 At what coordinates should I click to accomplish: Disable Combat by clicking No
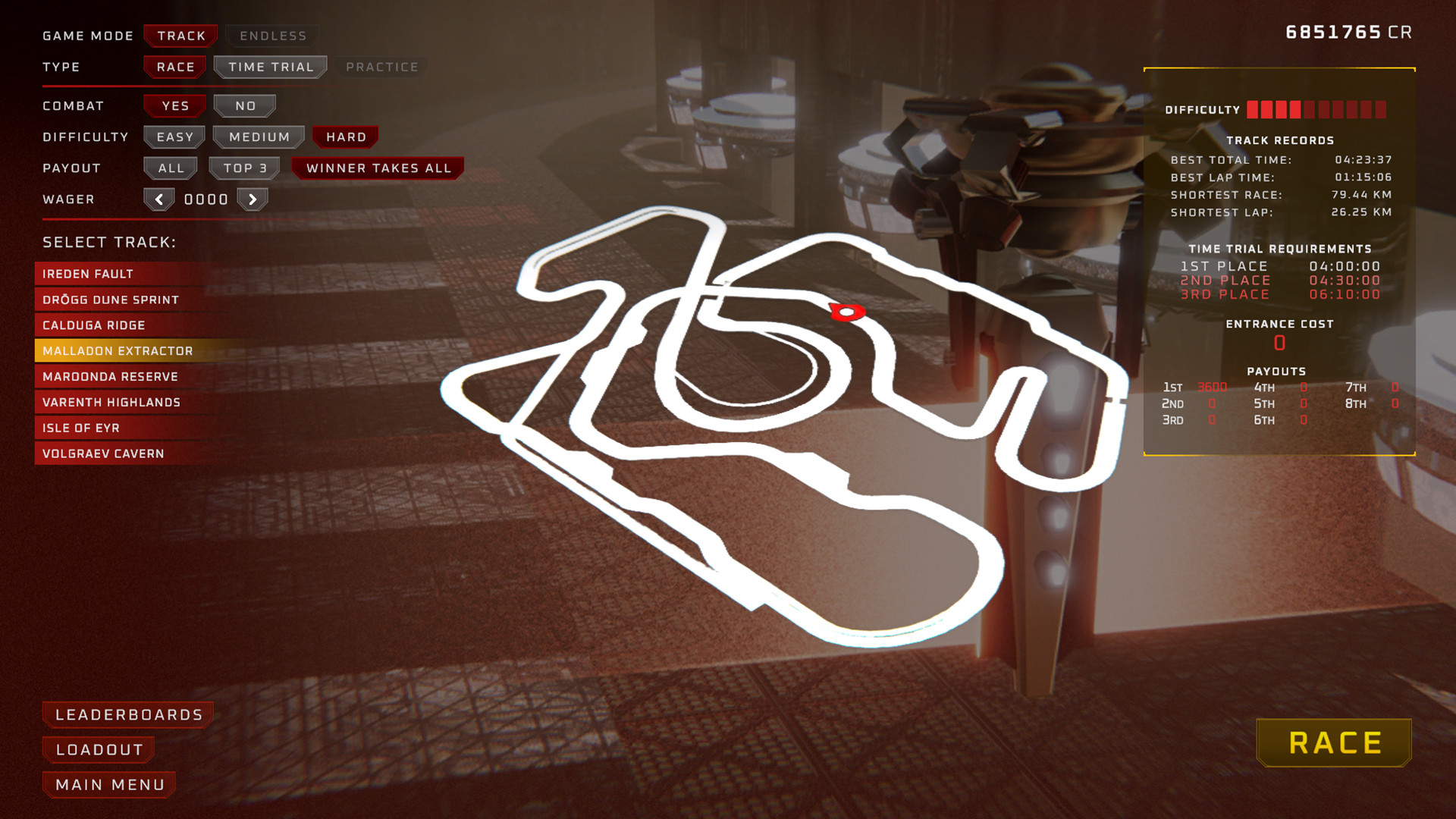coord(243,105)
